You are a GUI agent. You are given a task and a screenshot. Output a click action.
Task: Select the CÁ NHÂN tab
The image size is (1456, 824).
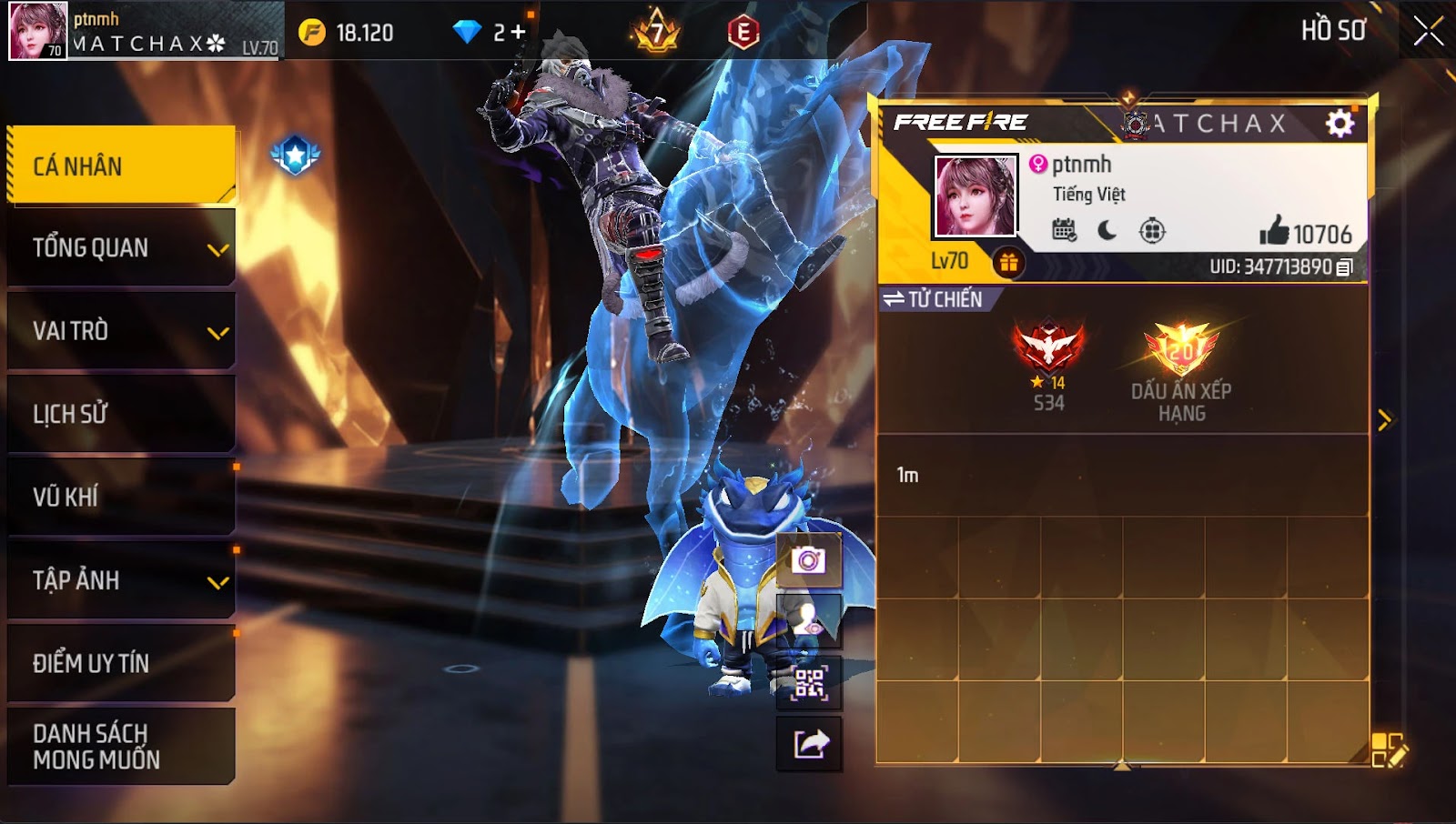pyautogui.click(x=121, y=166)
